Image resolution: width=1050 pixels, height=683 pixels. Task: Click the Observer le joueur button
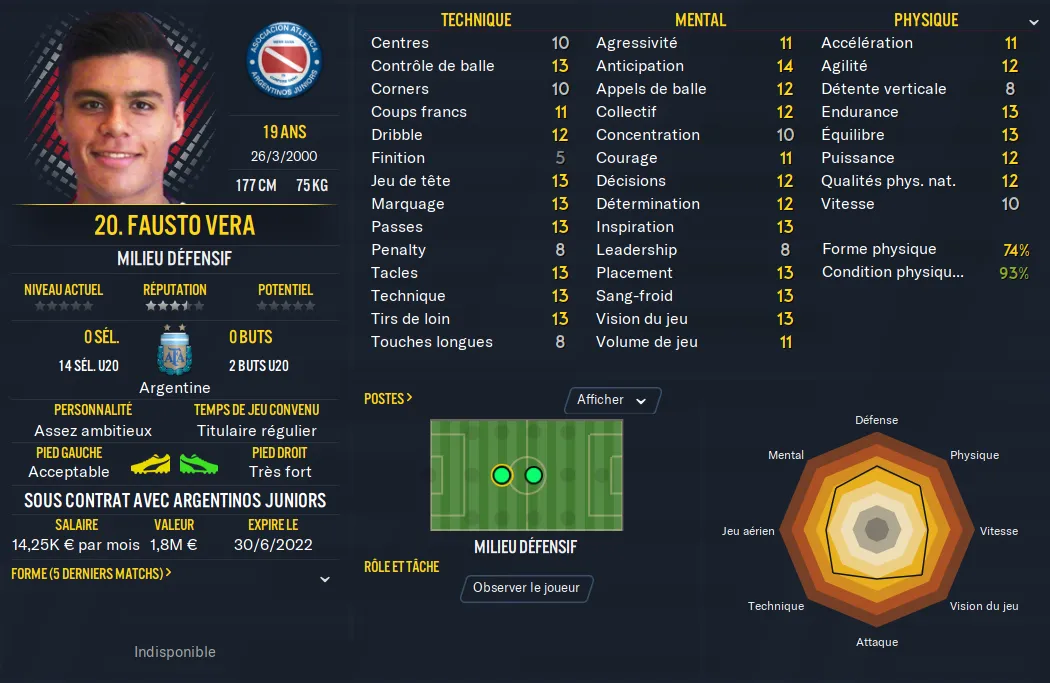(526, 588)
